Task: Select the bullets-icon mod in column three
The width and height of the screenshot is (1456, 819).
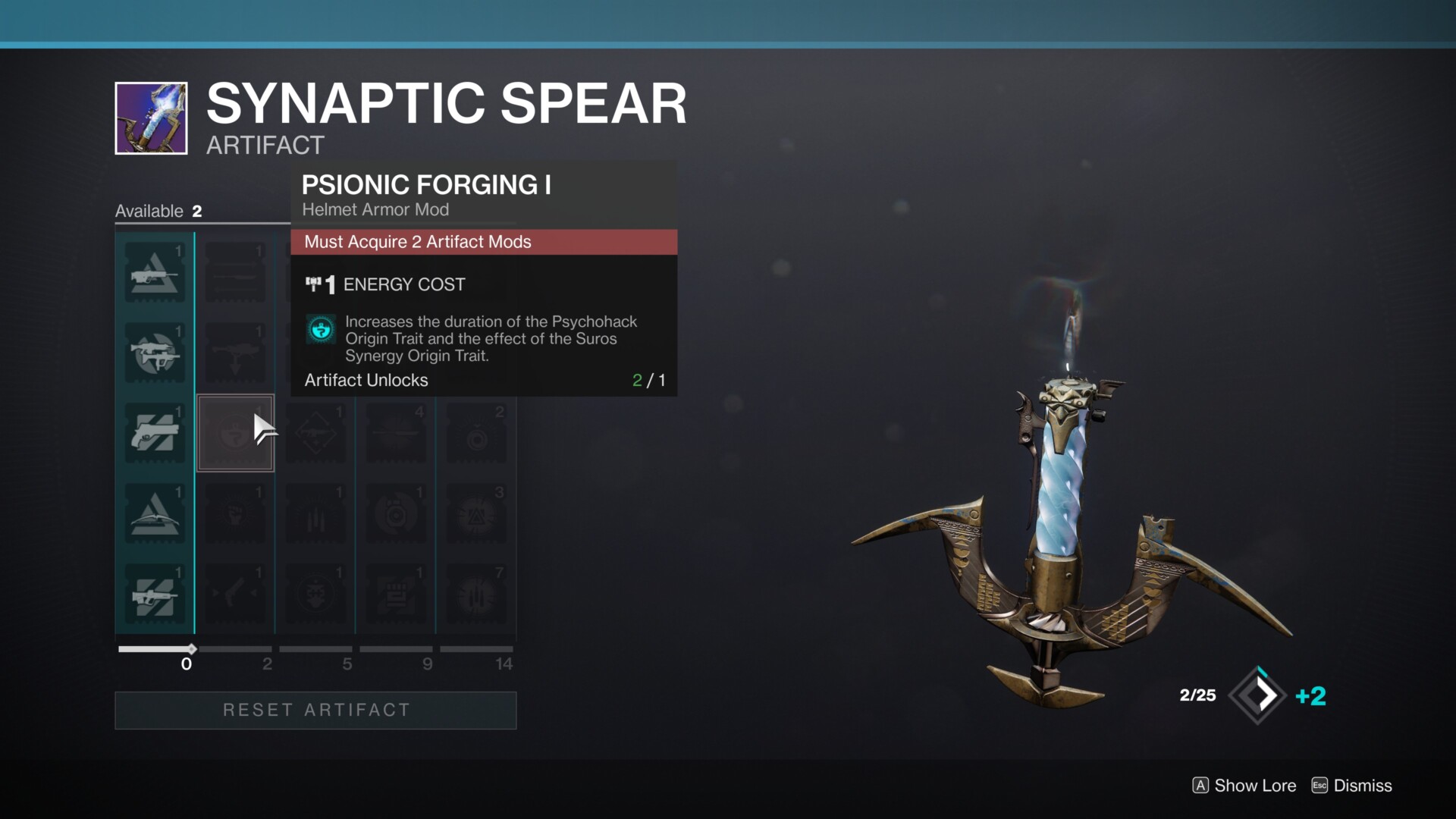Action: pos(316,513)
